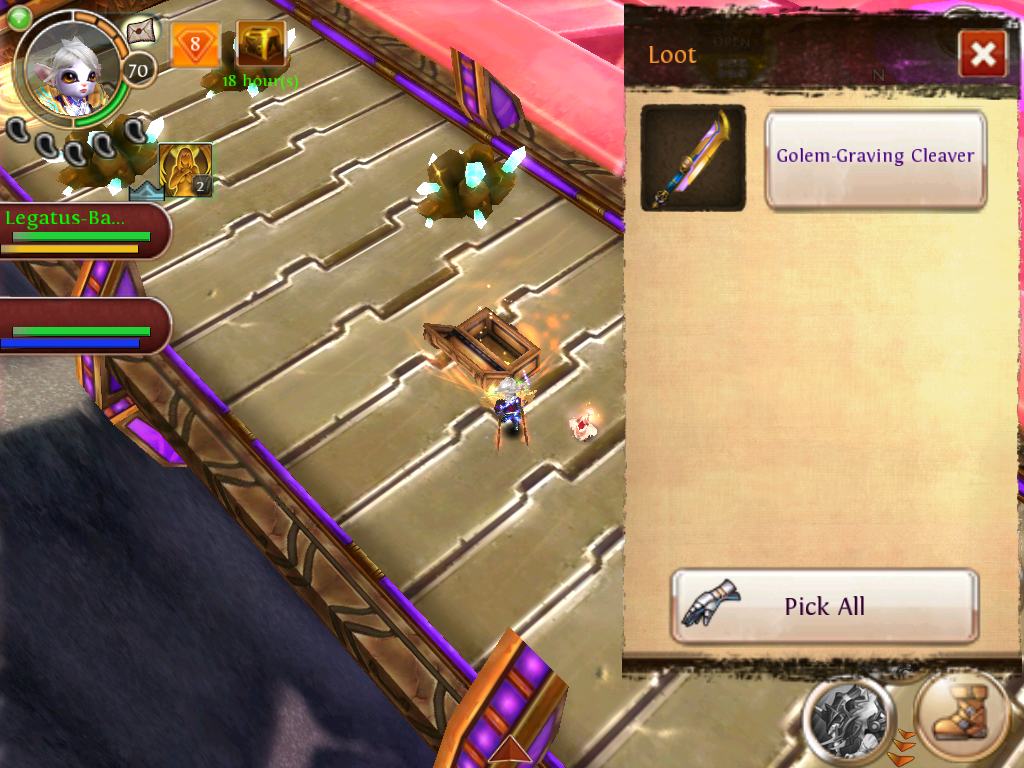This screenshot has height=768, width=1024.
Task: Pick All loot items
Action: (824, 606)
